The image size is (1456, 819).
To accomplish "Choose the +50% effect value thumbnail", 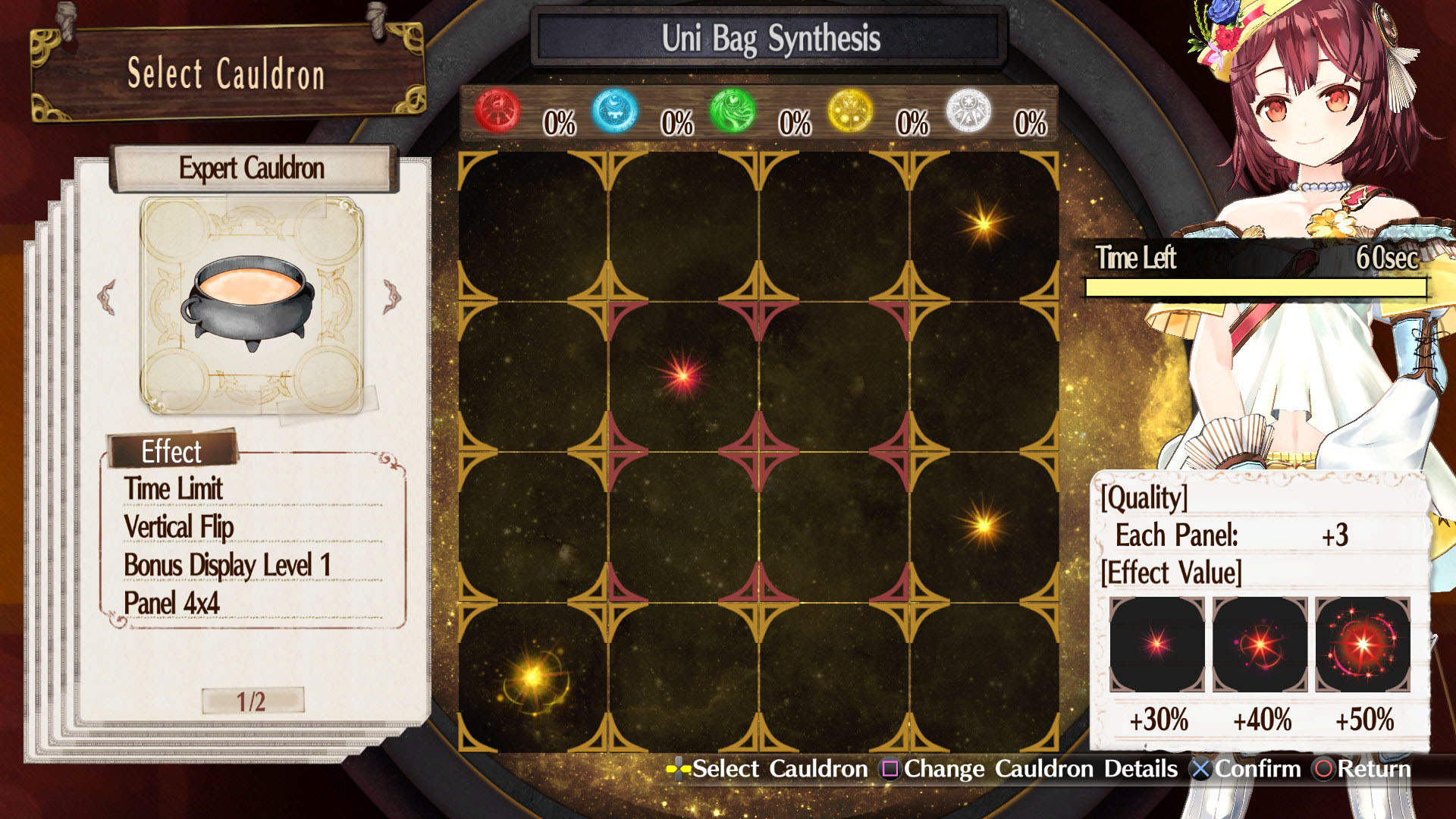I will [x=1363, y=645].
